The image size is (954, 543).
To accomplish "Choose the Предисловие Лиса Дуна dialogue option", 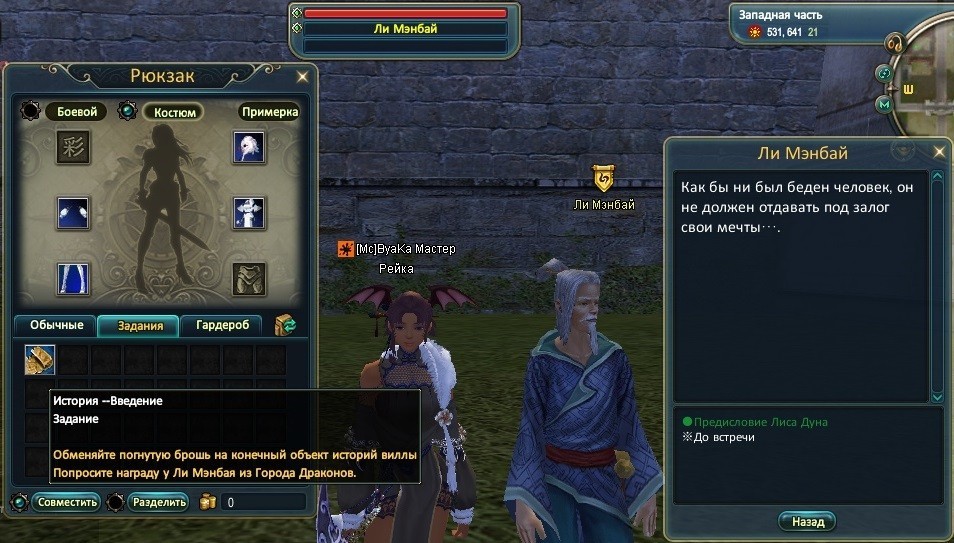I will pos(762,422).
